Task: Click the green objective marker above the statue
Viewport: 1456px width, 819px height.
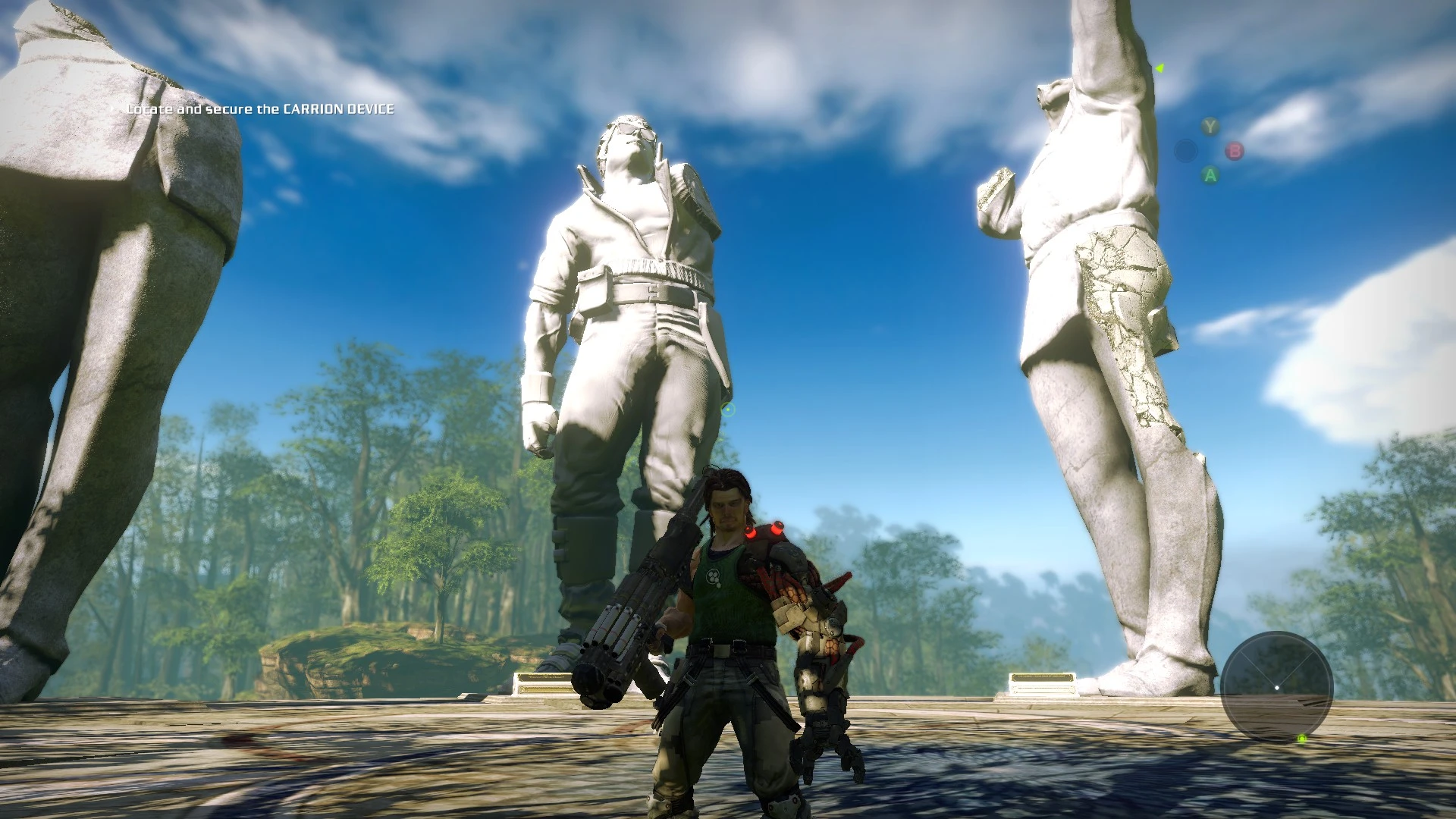Action: 1158,67
